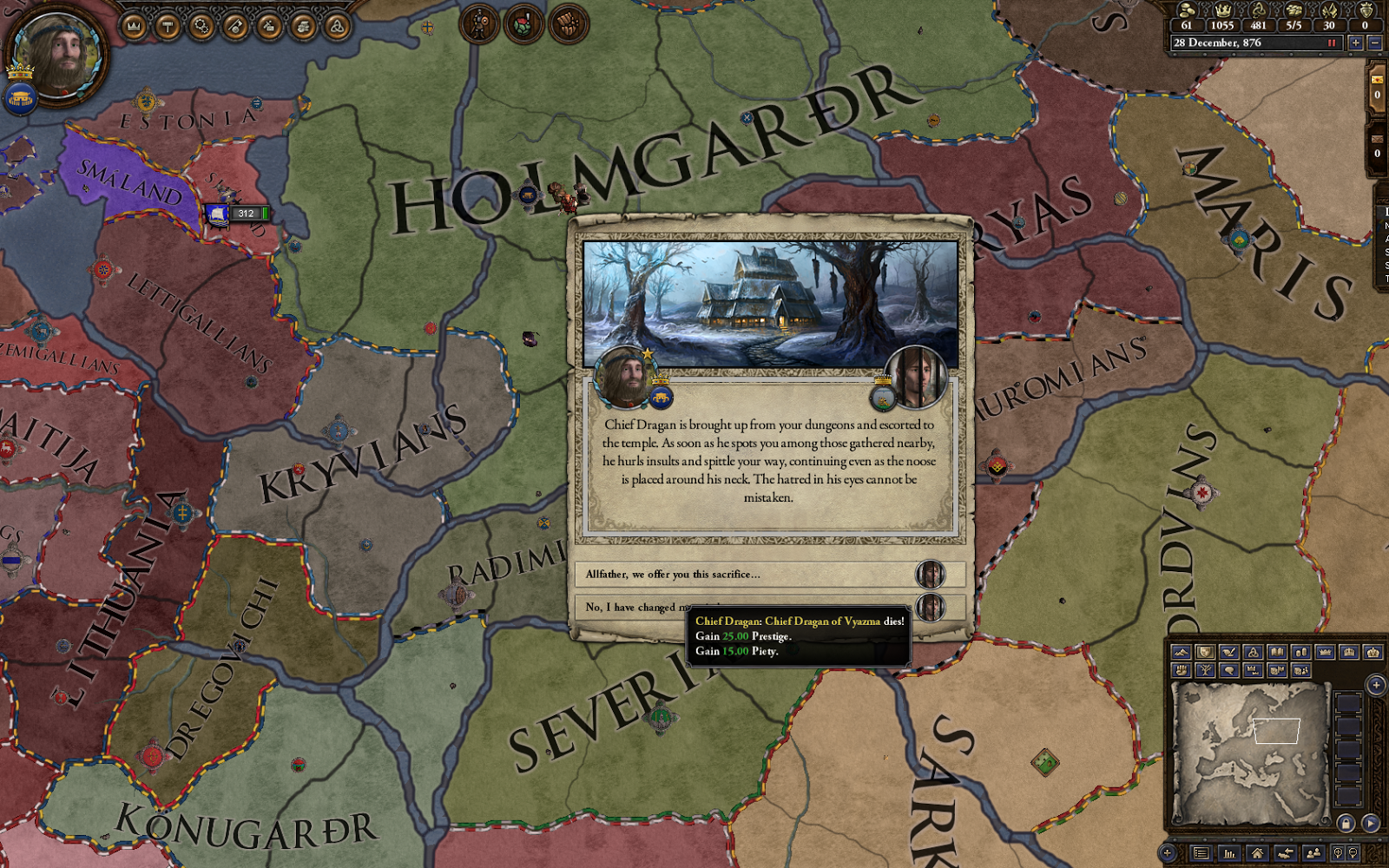Viewport: 1389px width, 868px height.
Task: Enable terrain map mode
Action: (x=1181, y=652)
